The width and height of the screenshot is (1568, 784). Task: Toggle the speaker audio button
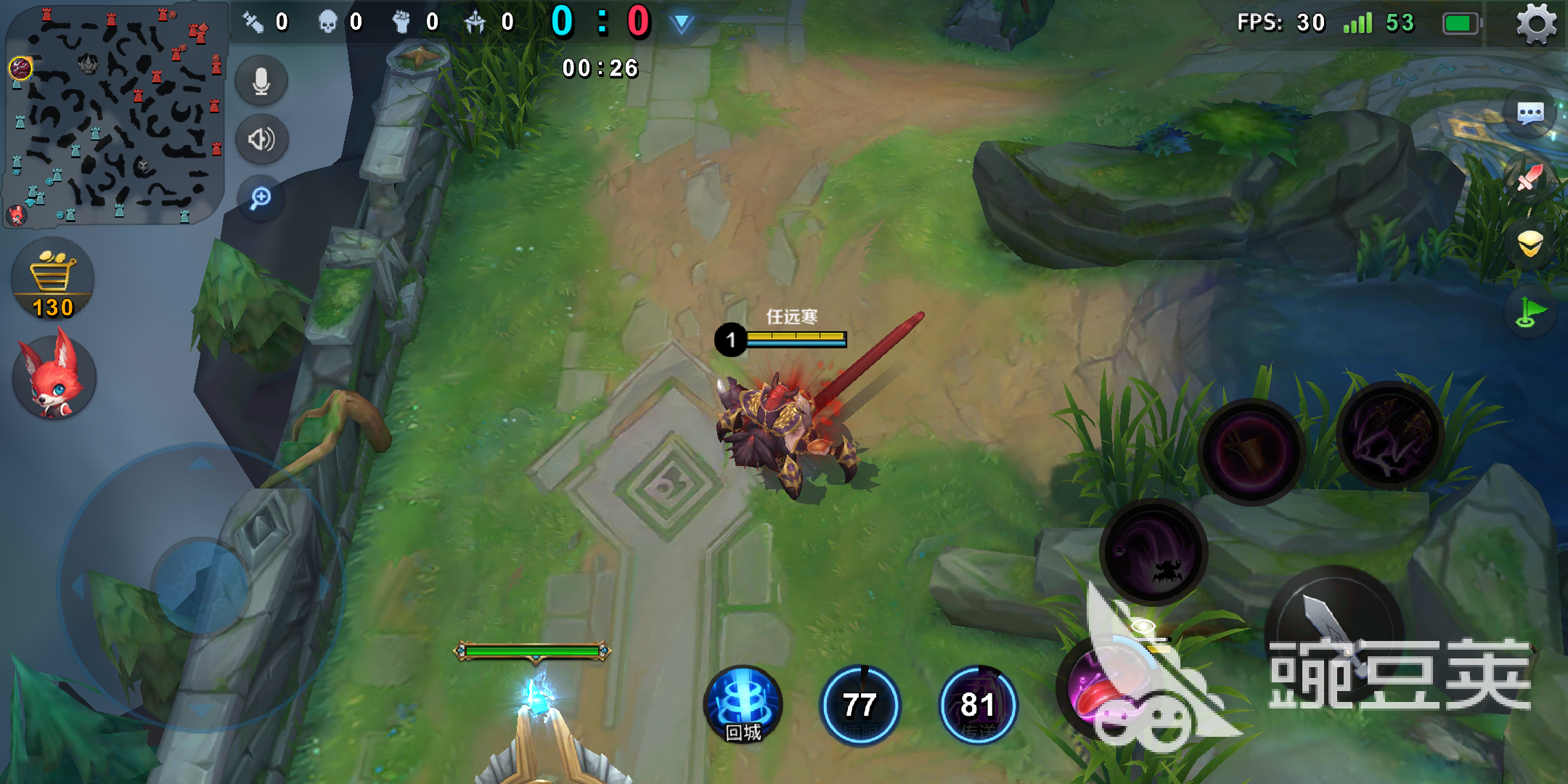(261, 139)
